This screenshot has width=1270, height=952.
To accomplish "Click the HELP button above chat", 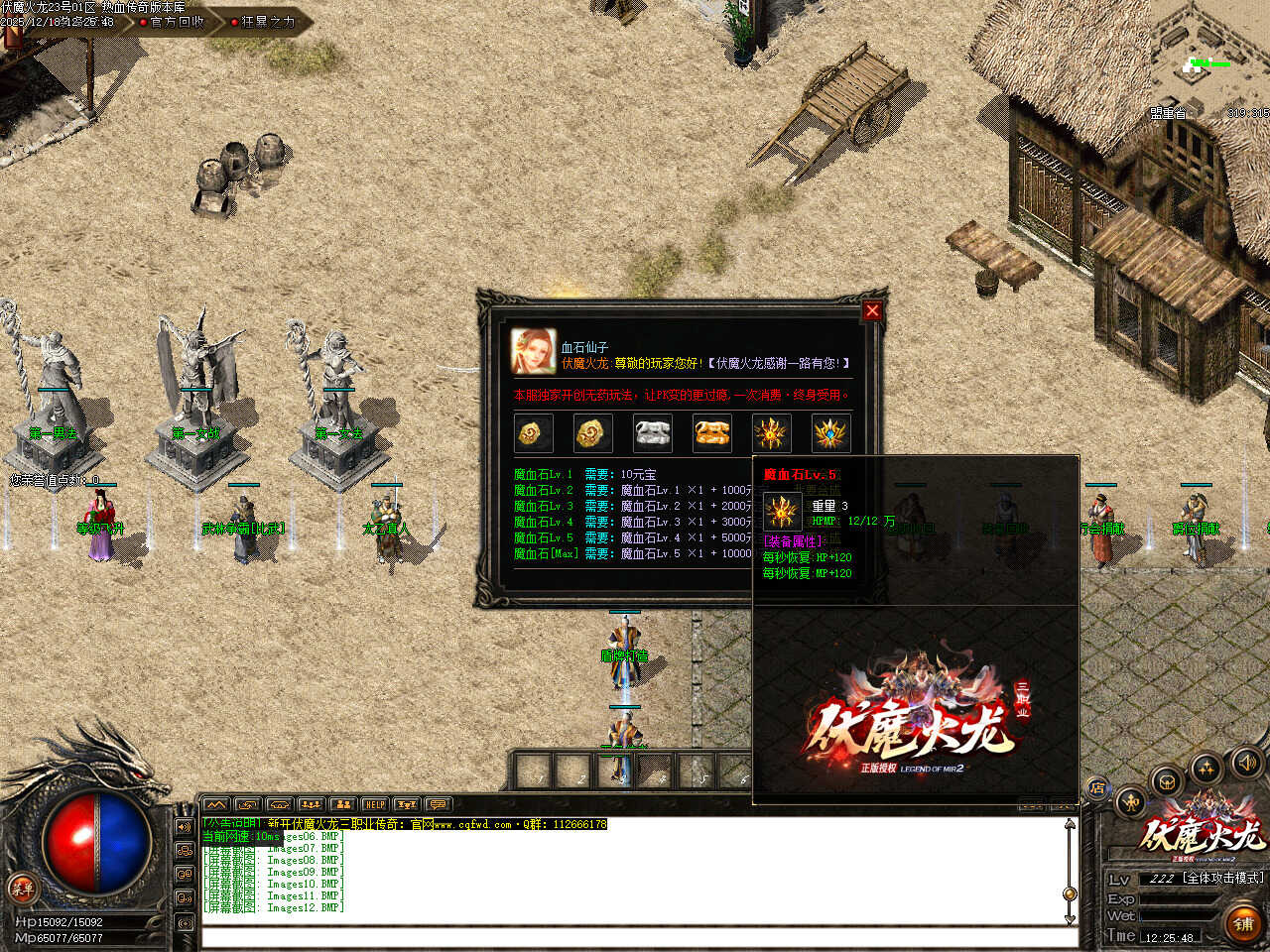I will 374,804.
